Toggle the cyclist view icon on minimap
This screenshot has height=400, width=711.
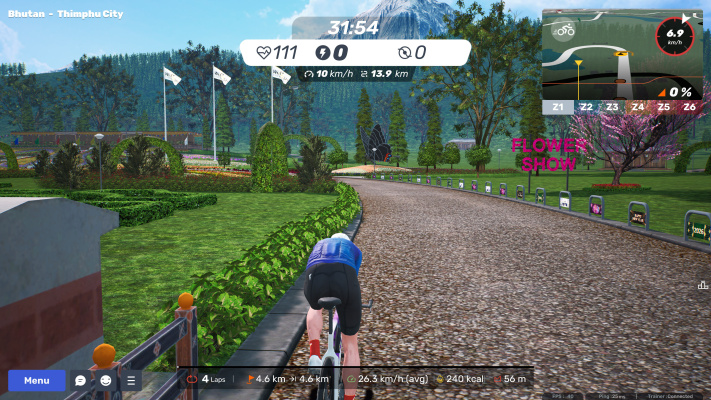click(x=565, y=29)
